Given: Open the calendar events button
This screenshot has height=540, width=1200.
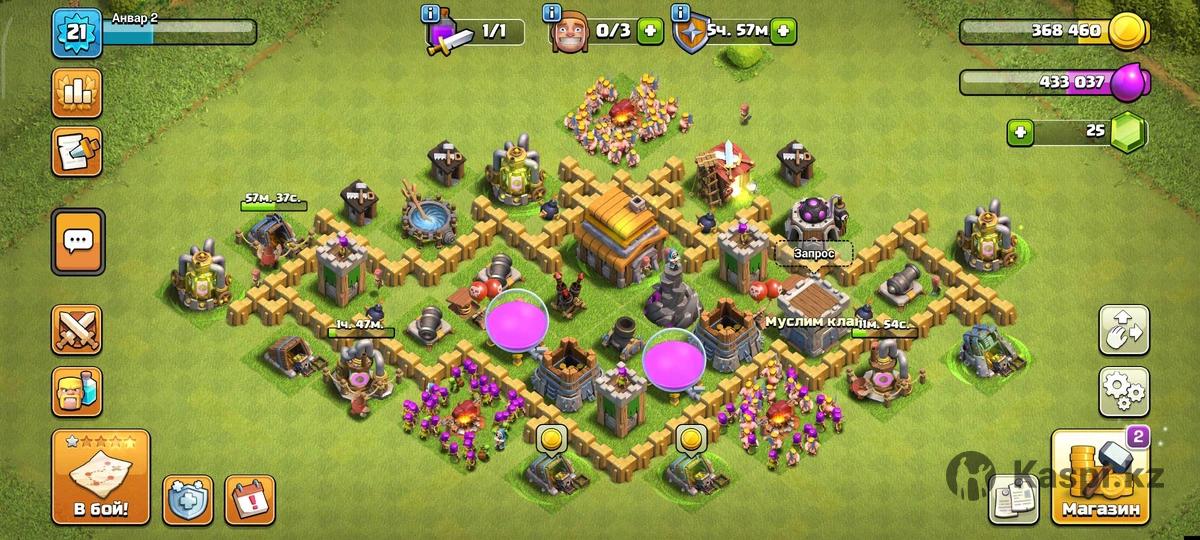Looking at the screenshot, I should (250, 499).
